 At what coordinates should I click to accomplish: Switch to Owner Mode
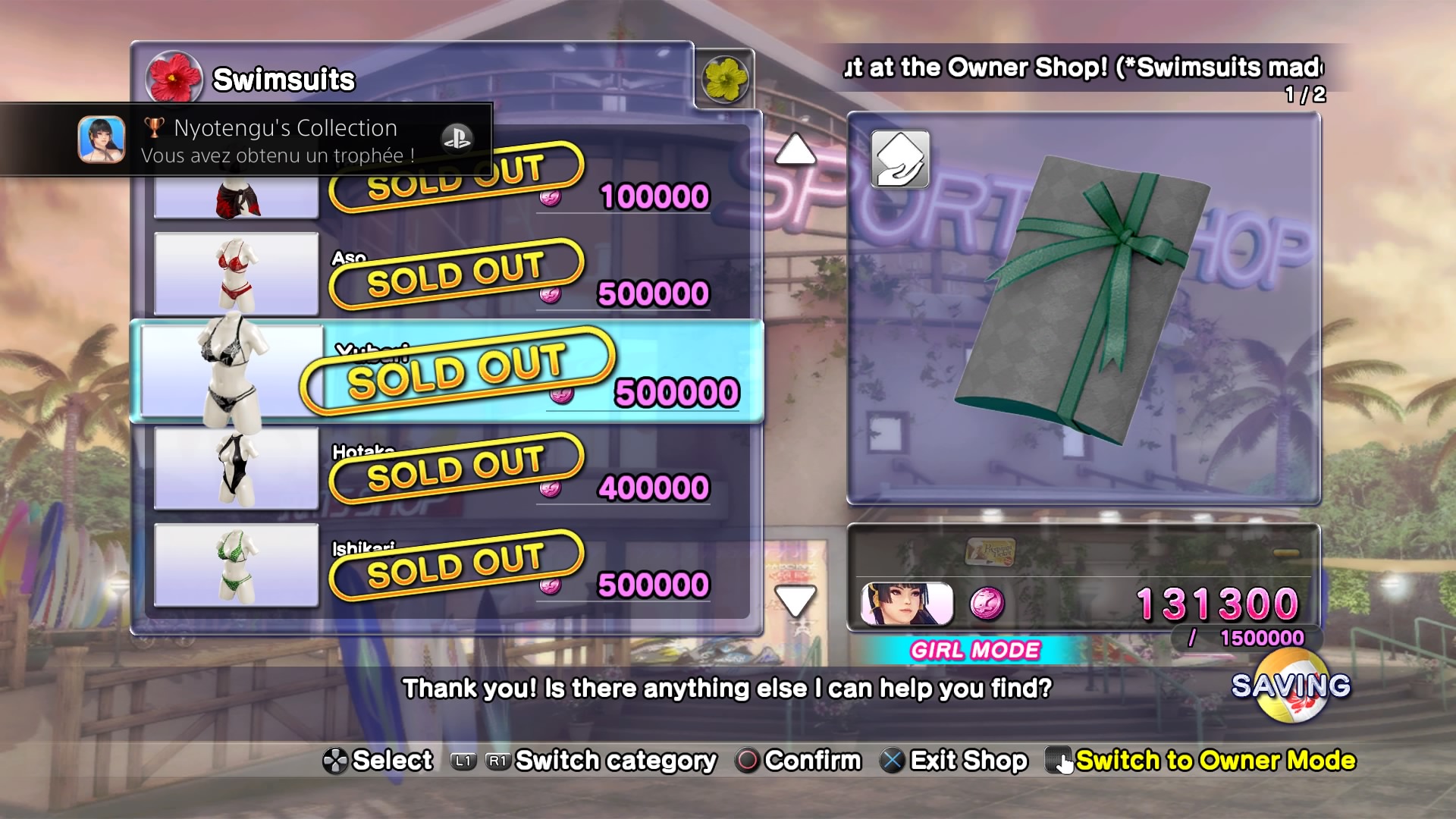pos(1214,761)
